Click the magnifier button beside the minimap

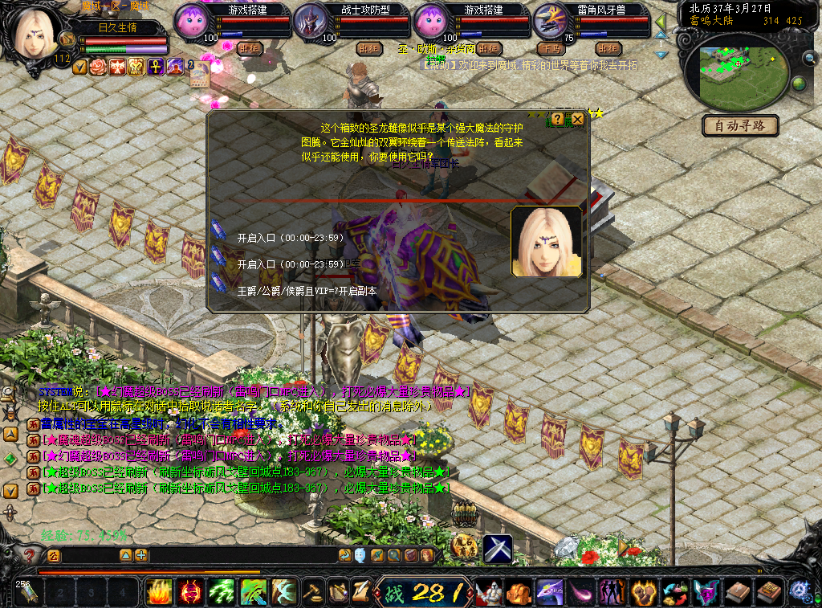pyautogui.click(x=808, y=58)
